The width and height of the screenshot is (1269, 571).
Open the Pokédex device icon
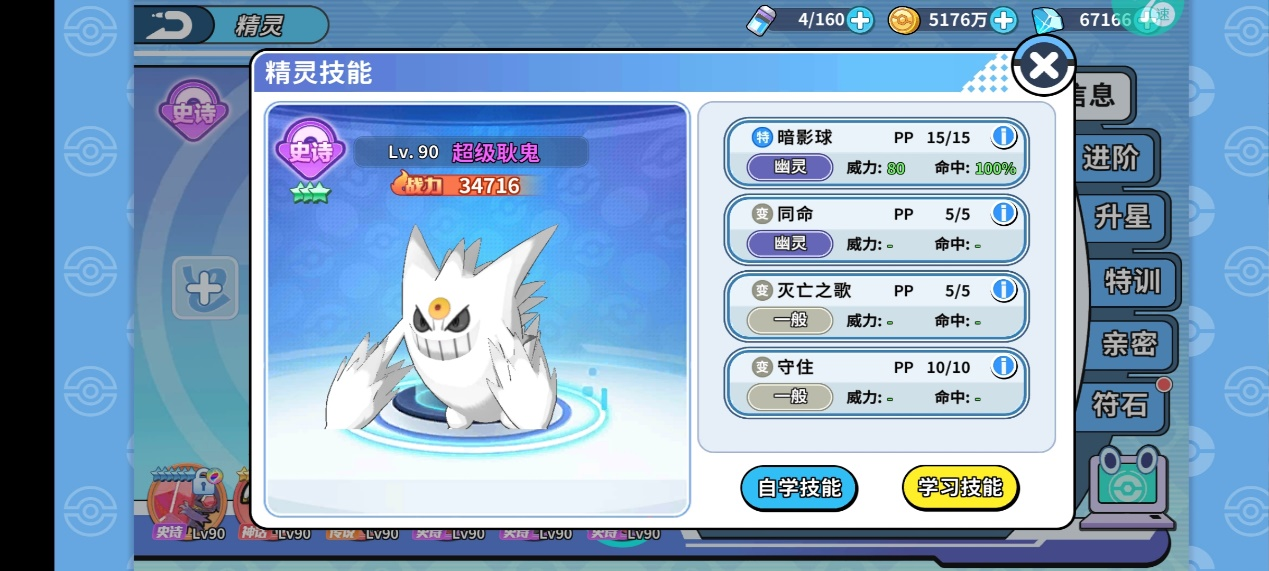tap(1129, 485)
